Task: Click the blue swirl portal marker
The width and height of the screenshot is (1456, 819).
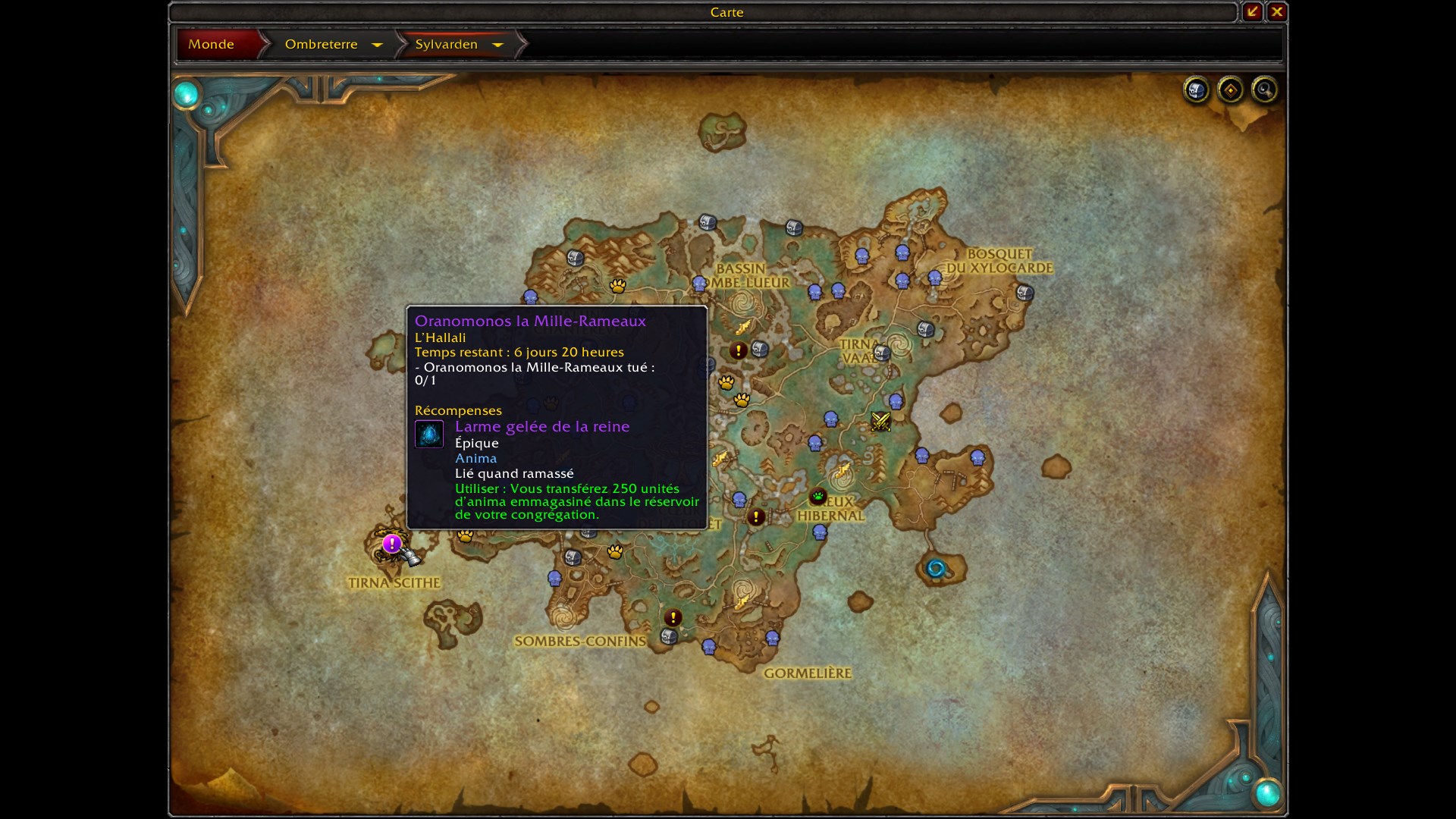Action: pyautogui.click(x=936, y=568)
